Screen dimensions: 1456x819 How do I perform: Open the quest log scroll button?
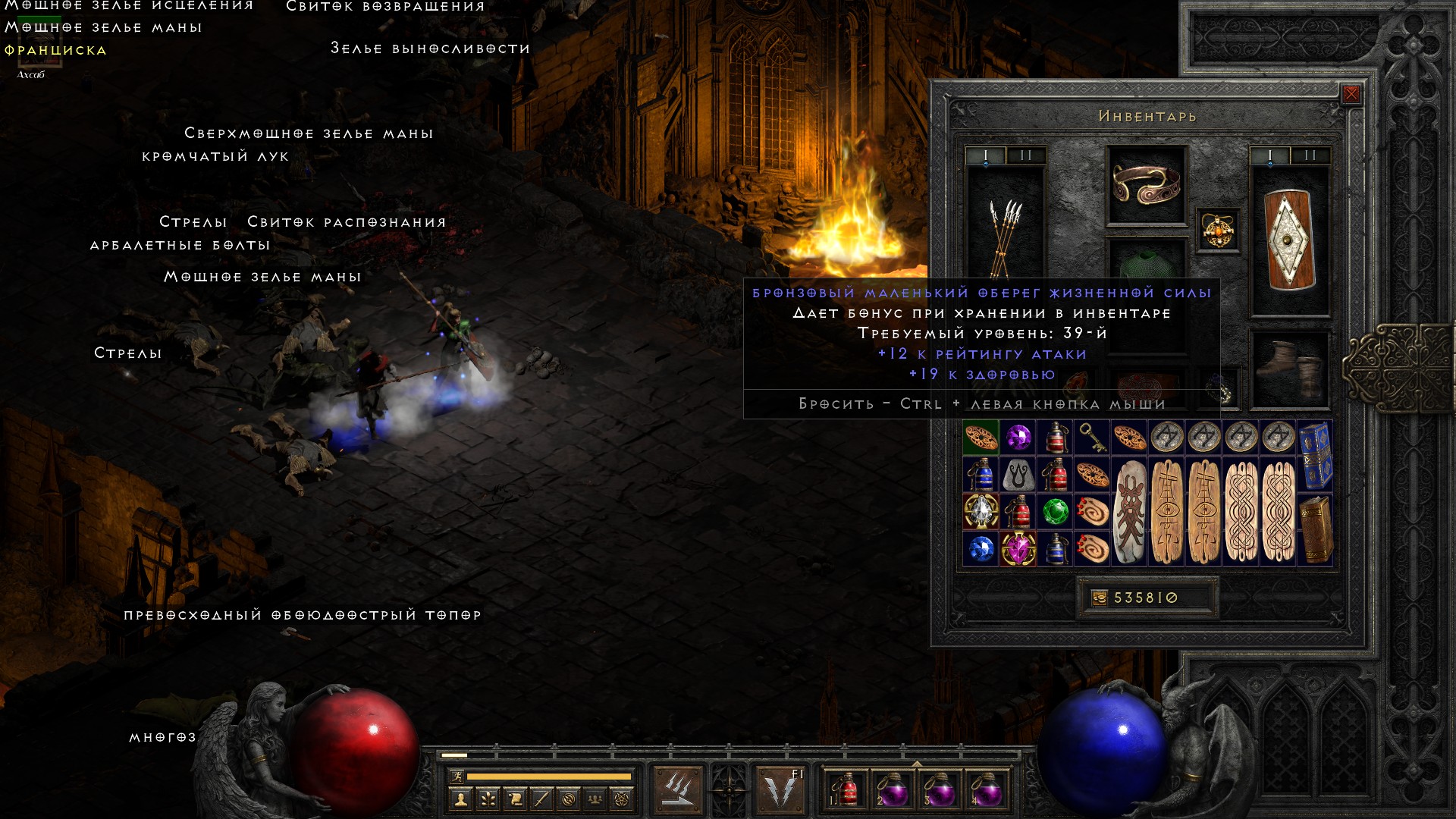[x=515, y=799]
